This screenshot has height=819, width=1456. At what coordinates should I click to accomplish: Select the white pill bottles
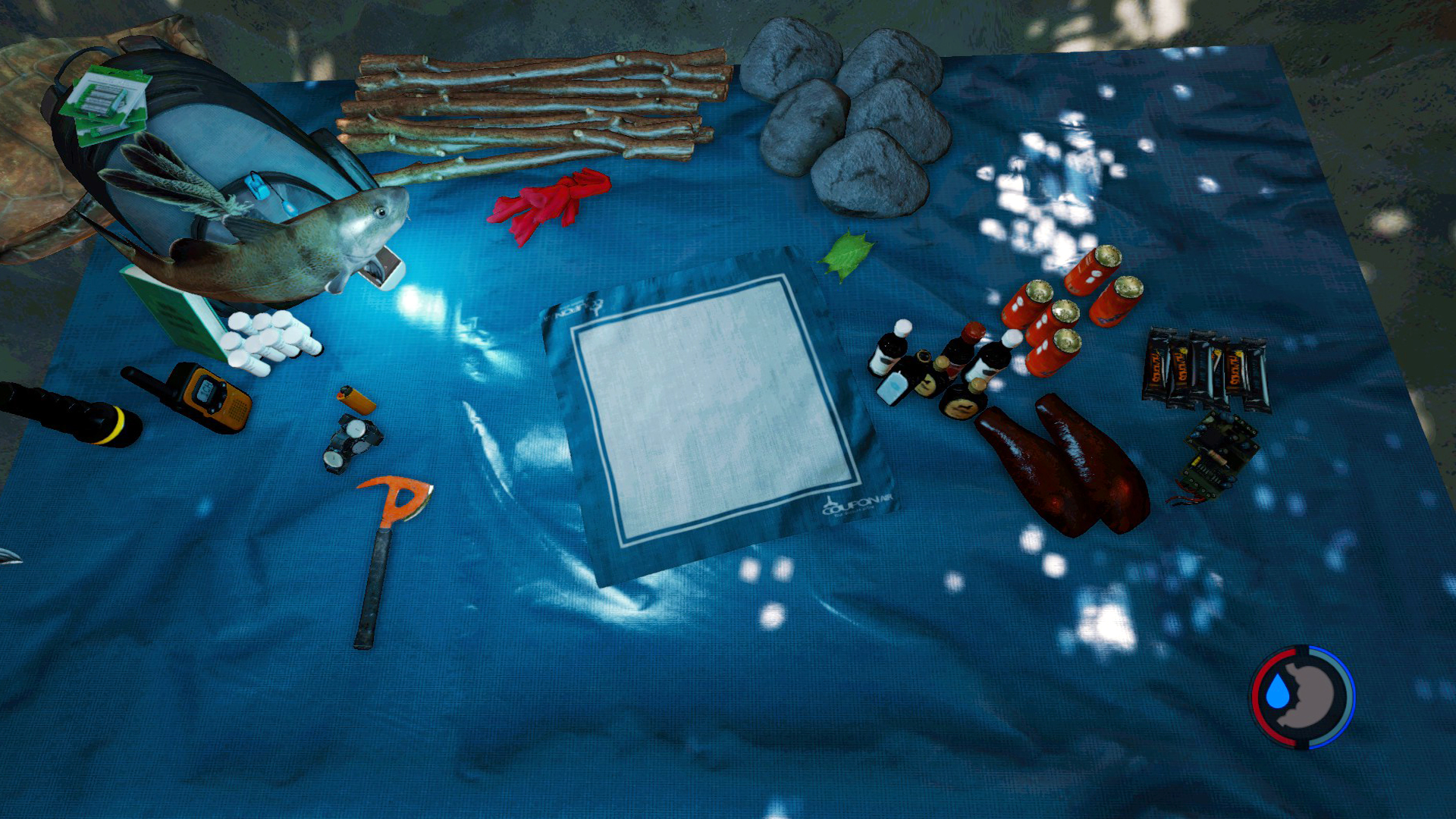[269, 341]
